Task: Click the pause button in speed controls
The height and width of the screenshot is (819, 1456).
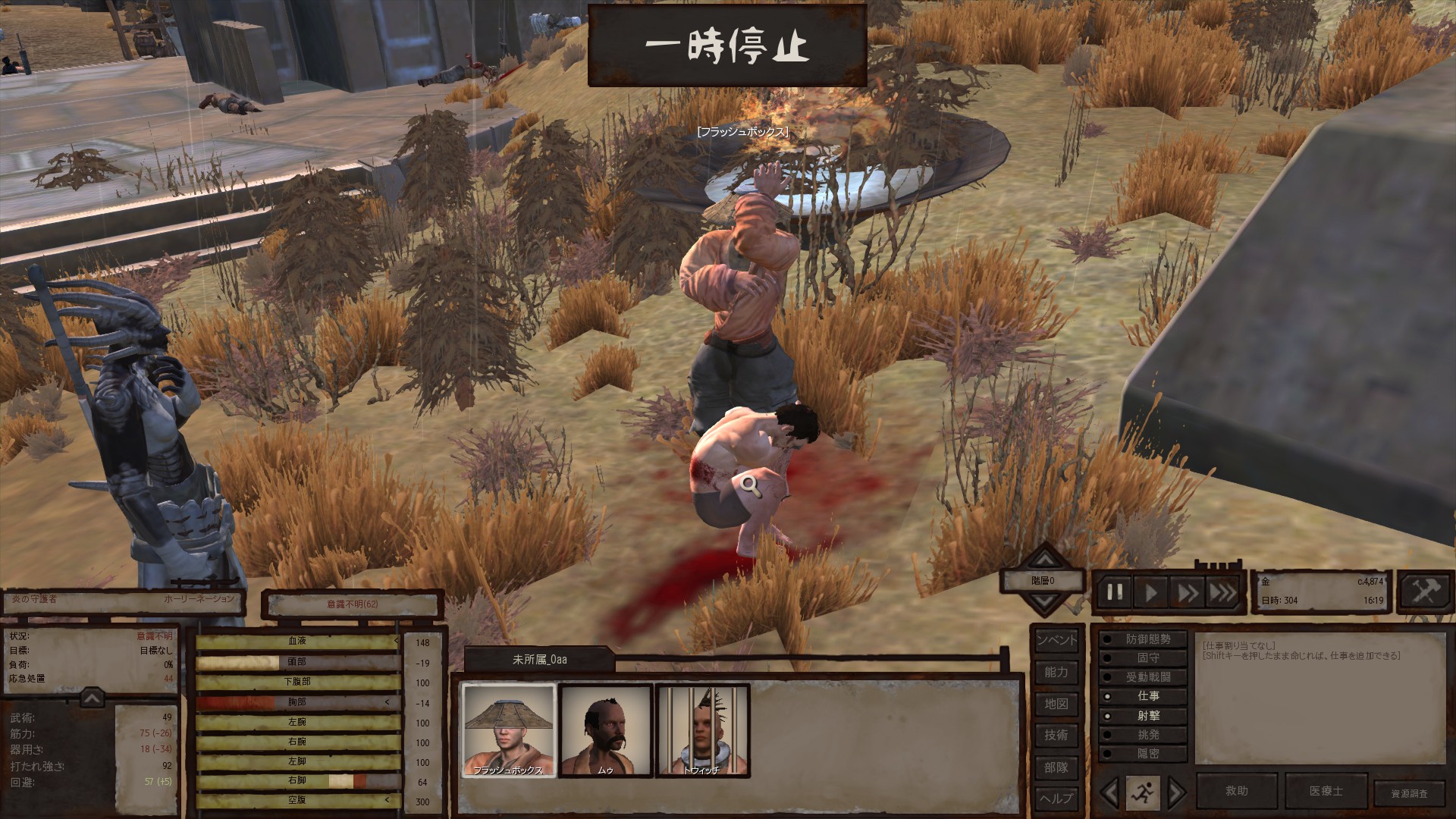Action: coord(1115,592)
